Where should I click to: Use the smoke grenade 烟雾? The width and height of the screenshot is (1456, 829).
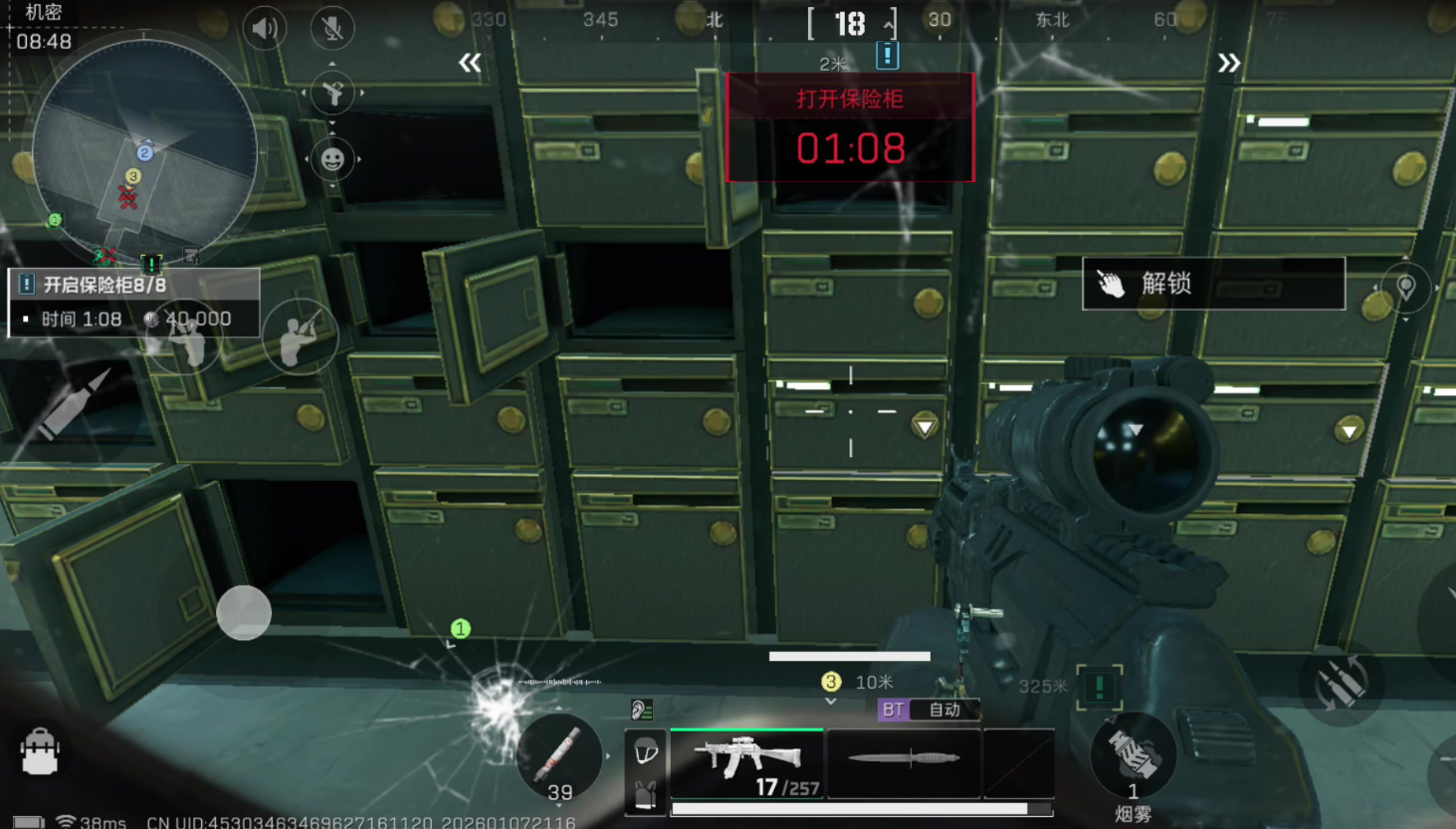click(1133, 758)
